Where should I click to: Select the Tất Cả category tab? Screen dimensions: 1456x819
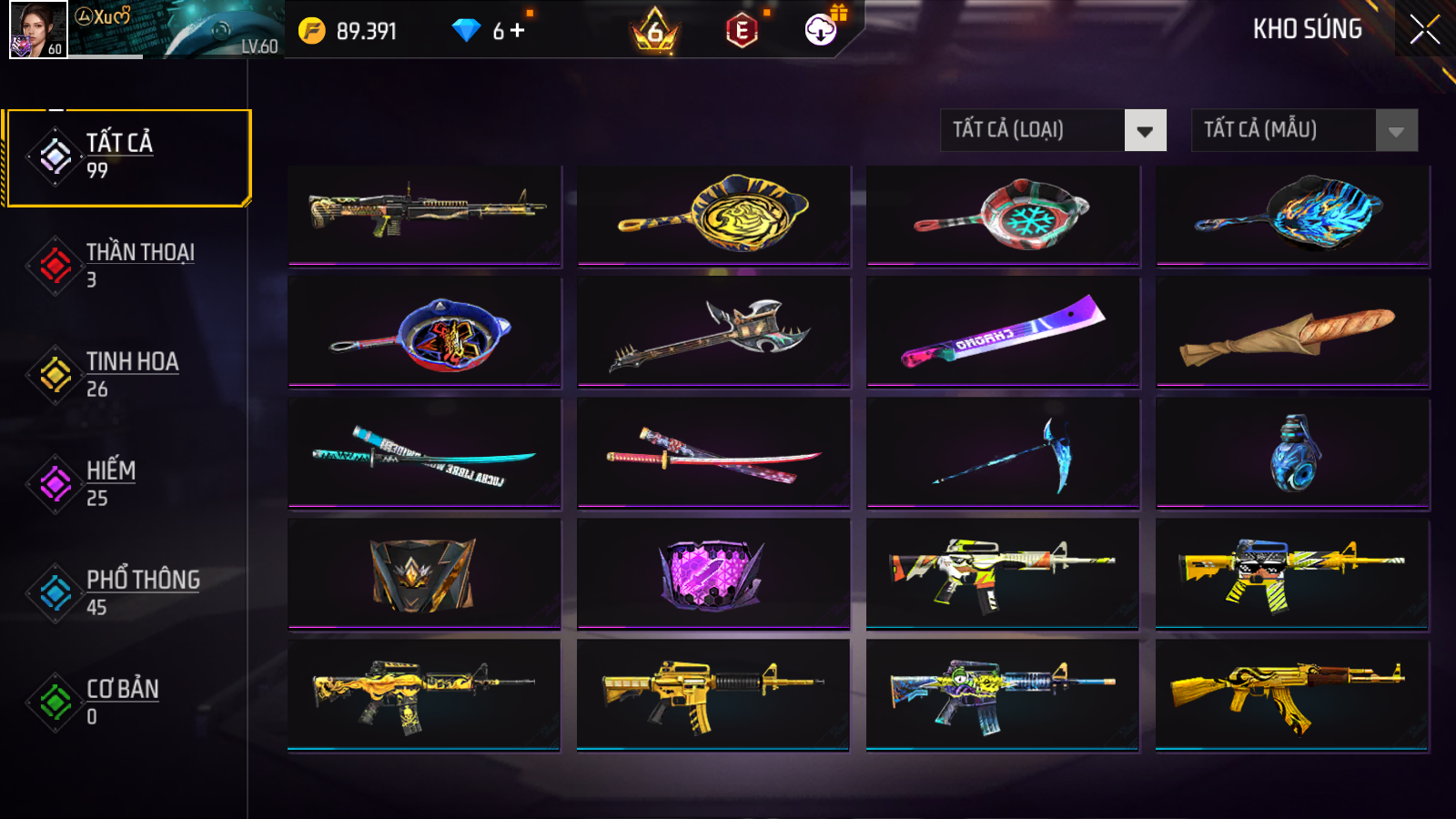(x=127, y=157)
